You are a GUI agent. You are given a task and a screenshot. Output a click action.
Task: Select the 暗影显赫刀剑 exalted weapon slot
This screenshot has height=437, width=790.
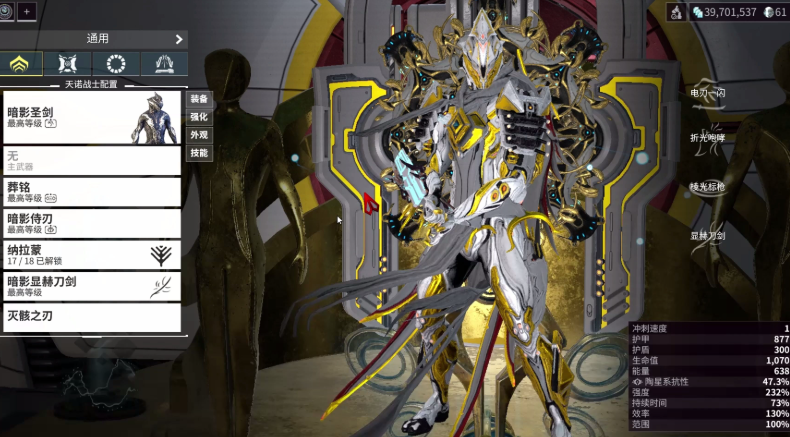tap(92, 286)
